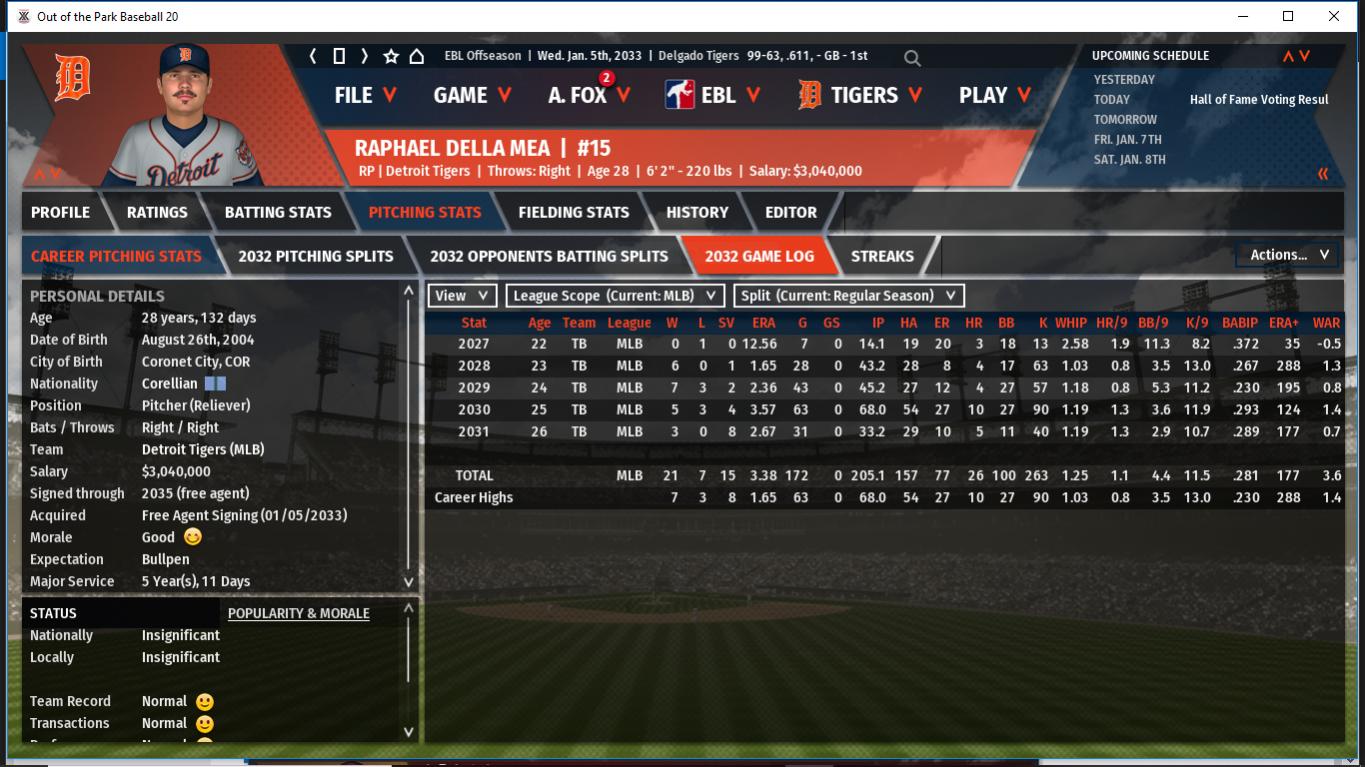Open the FILE menu
This screenshot has height=767, width=1365.
pyautogui.click(x=365, y=95)
